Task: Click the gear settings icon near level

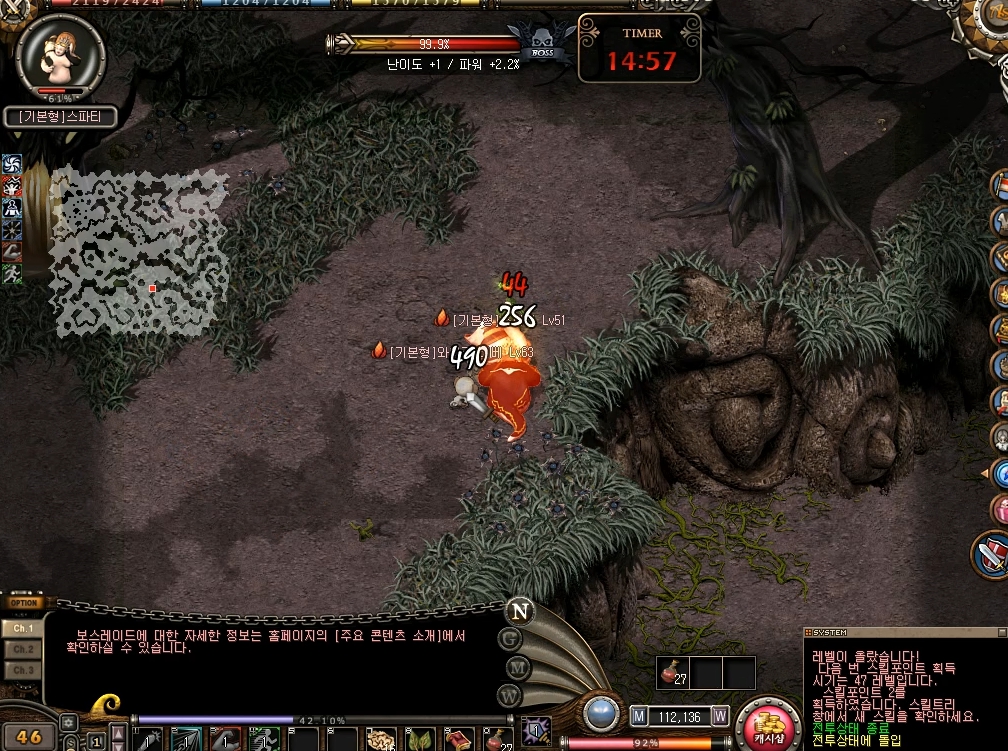Action: (69, 721)
